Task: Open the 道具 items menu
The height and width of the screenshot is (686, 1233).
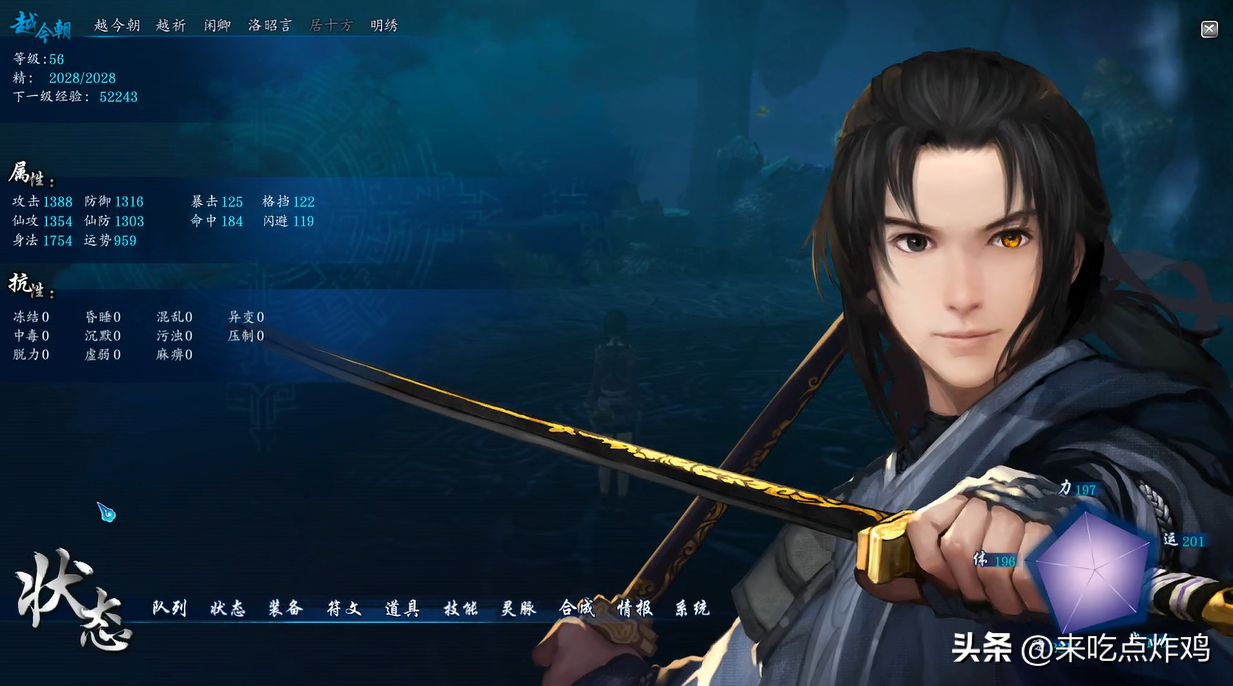Action: click(402, 608)
